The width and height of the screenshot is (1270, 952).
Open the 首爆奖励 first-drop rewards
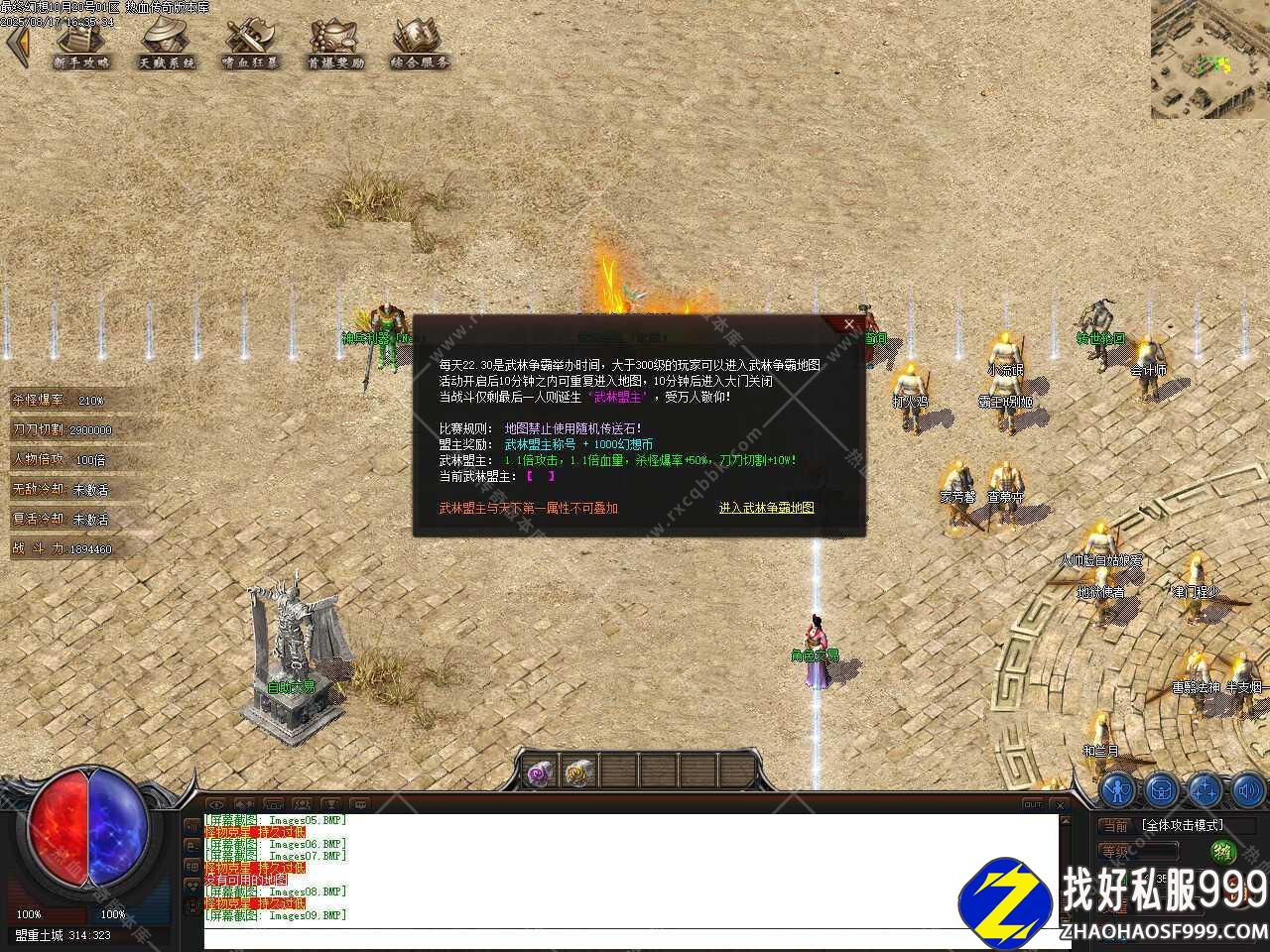pos(334,45)
